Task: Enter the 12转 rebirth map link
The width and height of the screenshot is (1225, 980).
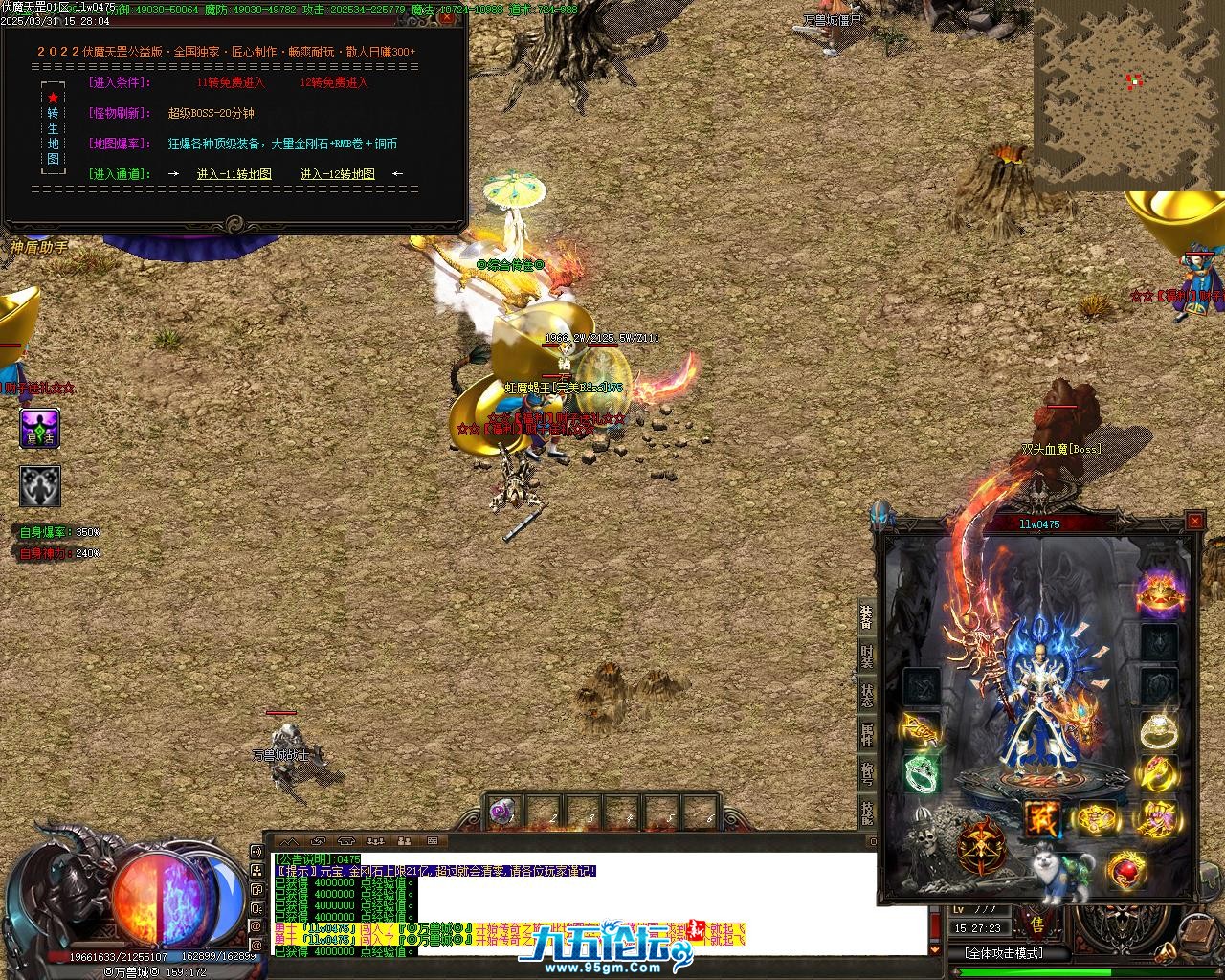Action: pyautogui.click(x=338, y=174)
